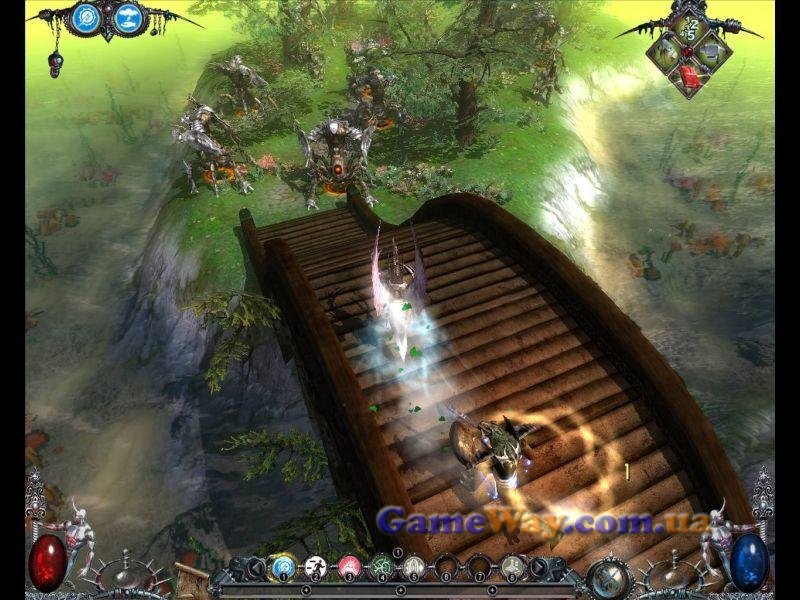
Task: Click the hotbar's right arrow button
Action: 540,568
